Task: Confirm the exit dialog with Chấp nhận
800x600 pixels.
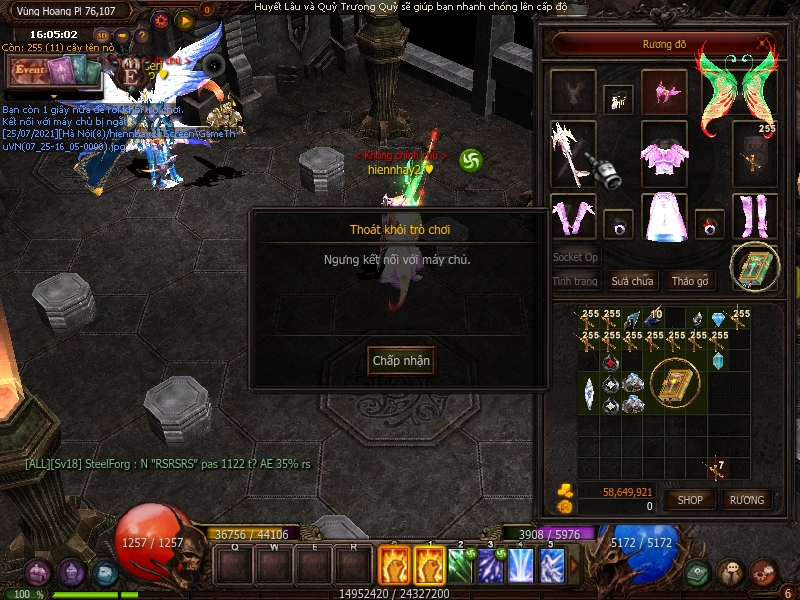Action: click(401, 360)
